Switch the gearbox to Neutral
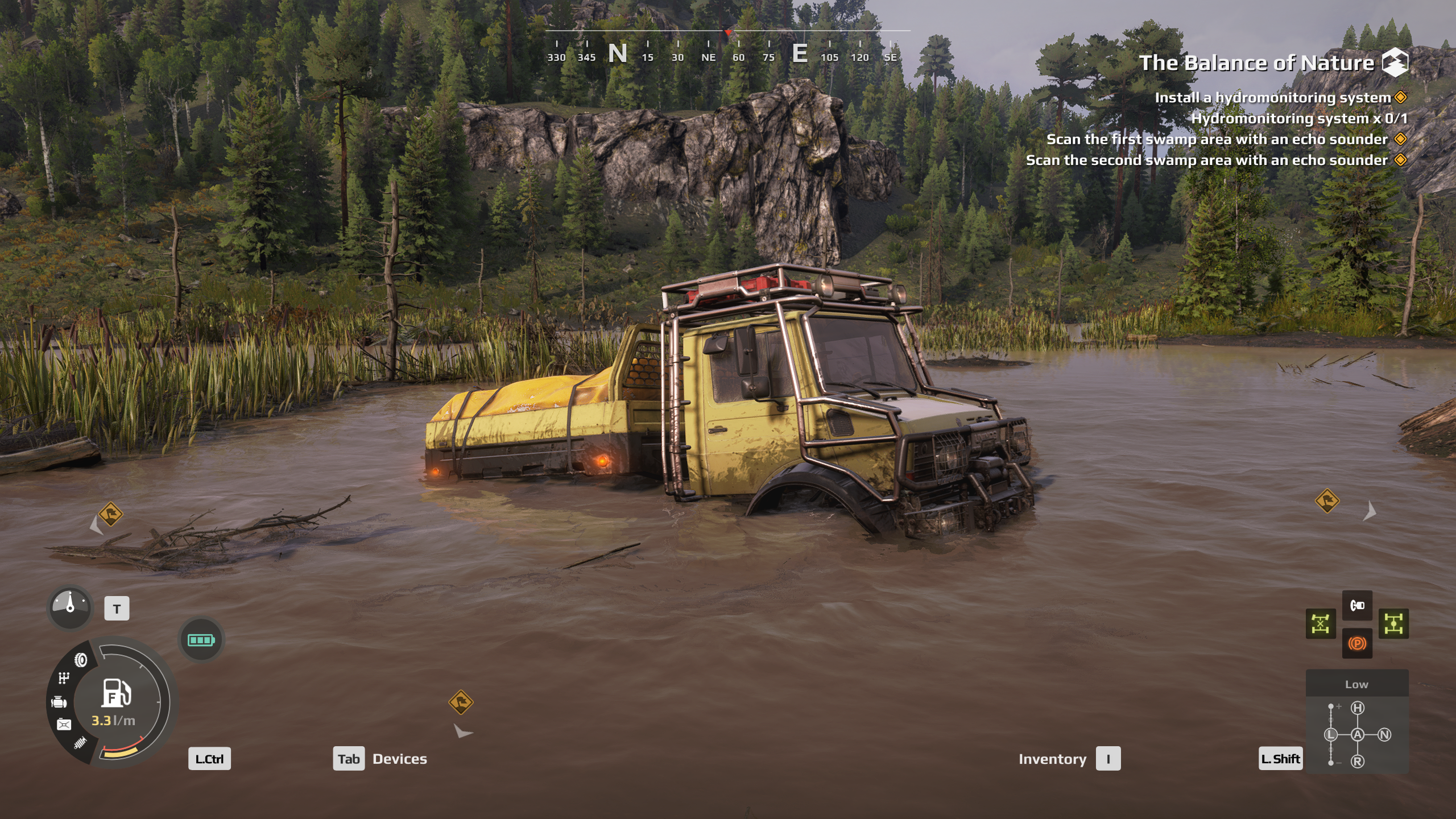 (1384, 734)
